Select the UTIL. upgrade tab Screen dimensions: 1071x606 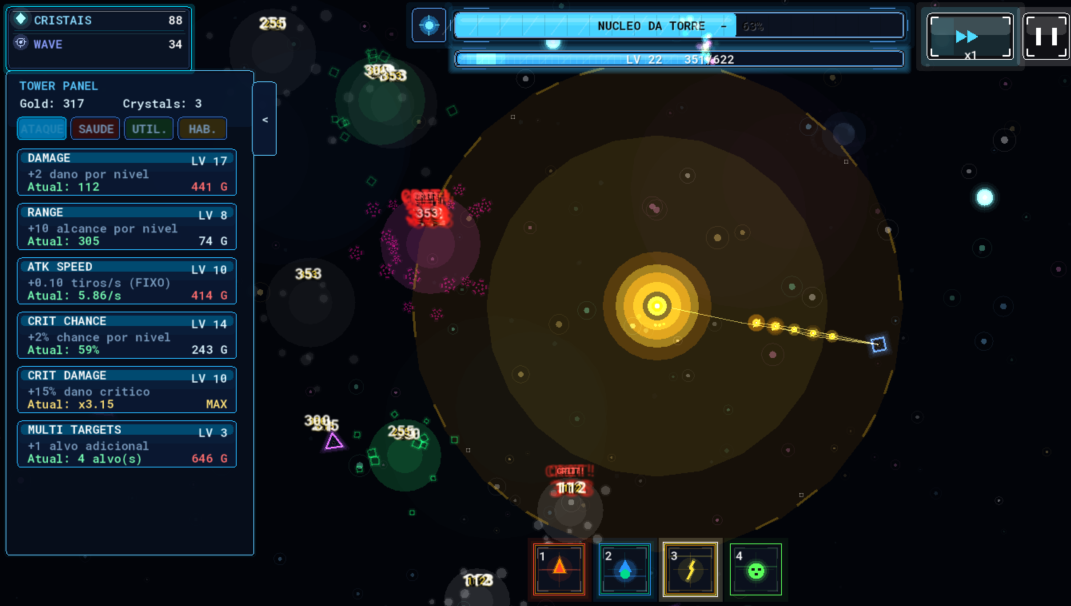tap(149, 129)
